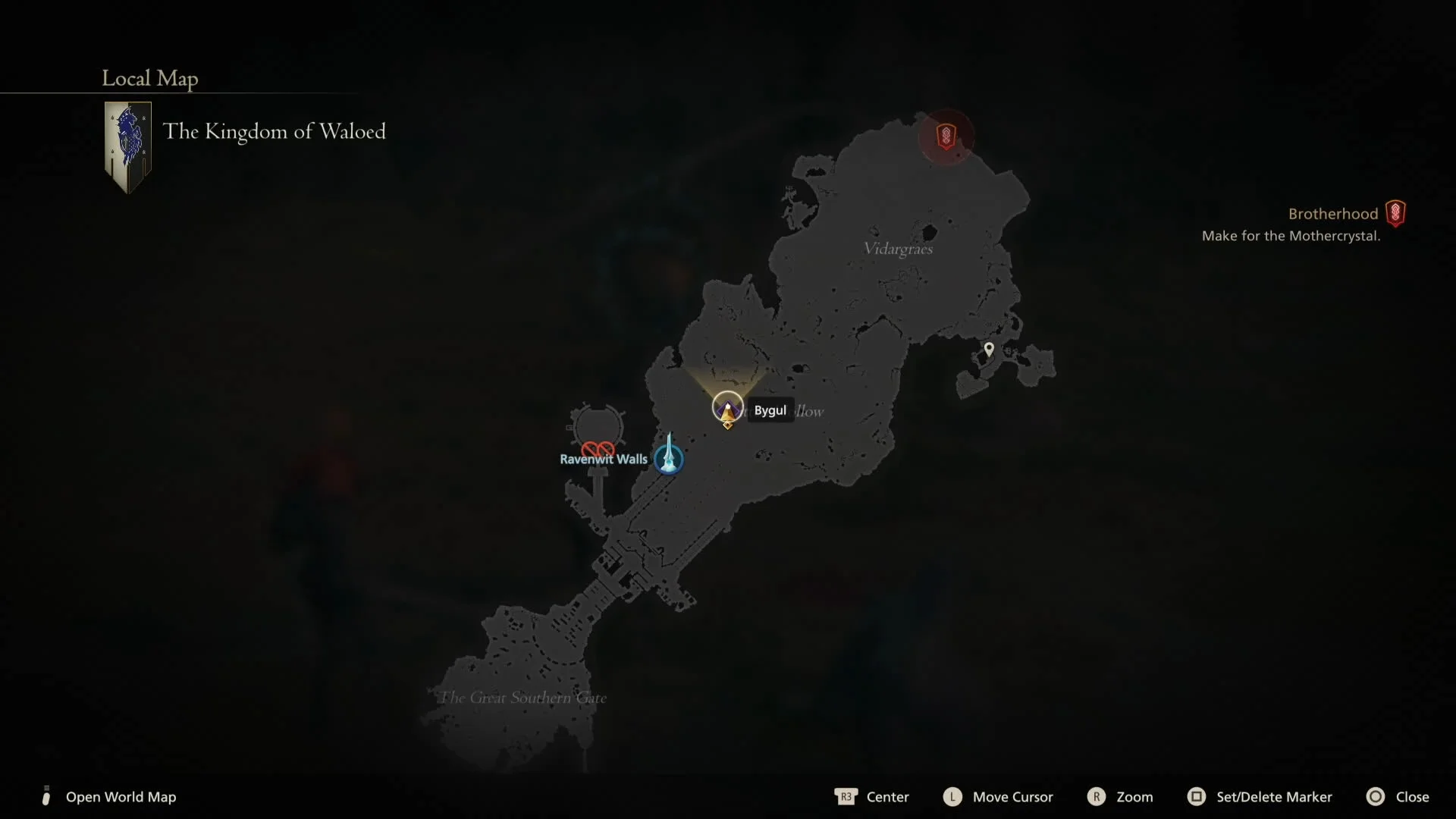Enable cursor movement via L stick icon

pos(952,797)
